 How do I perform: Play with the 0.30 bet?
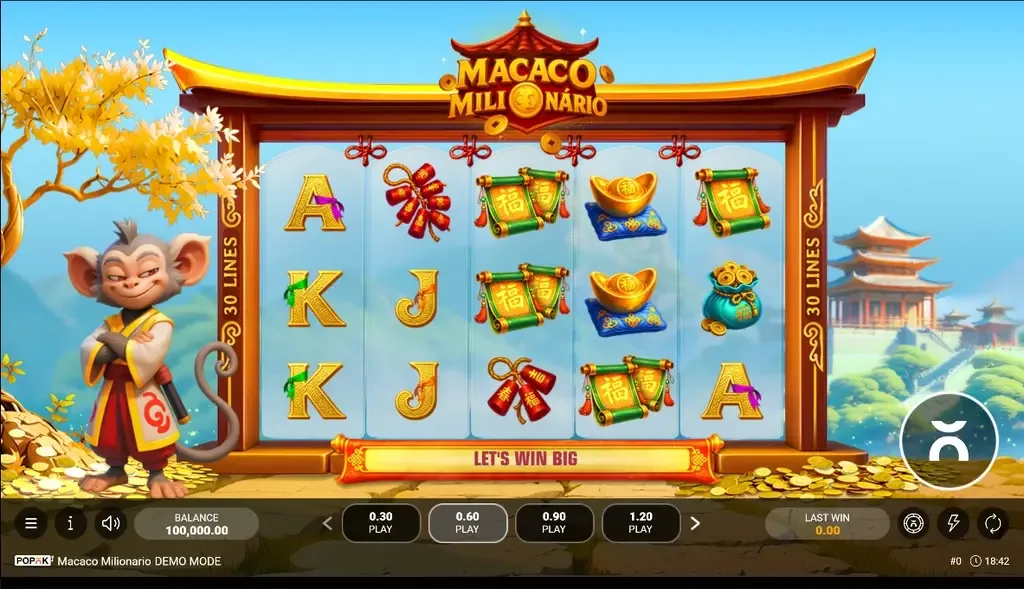[x=381, y=523]
